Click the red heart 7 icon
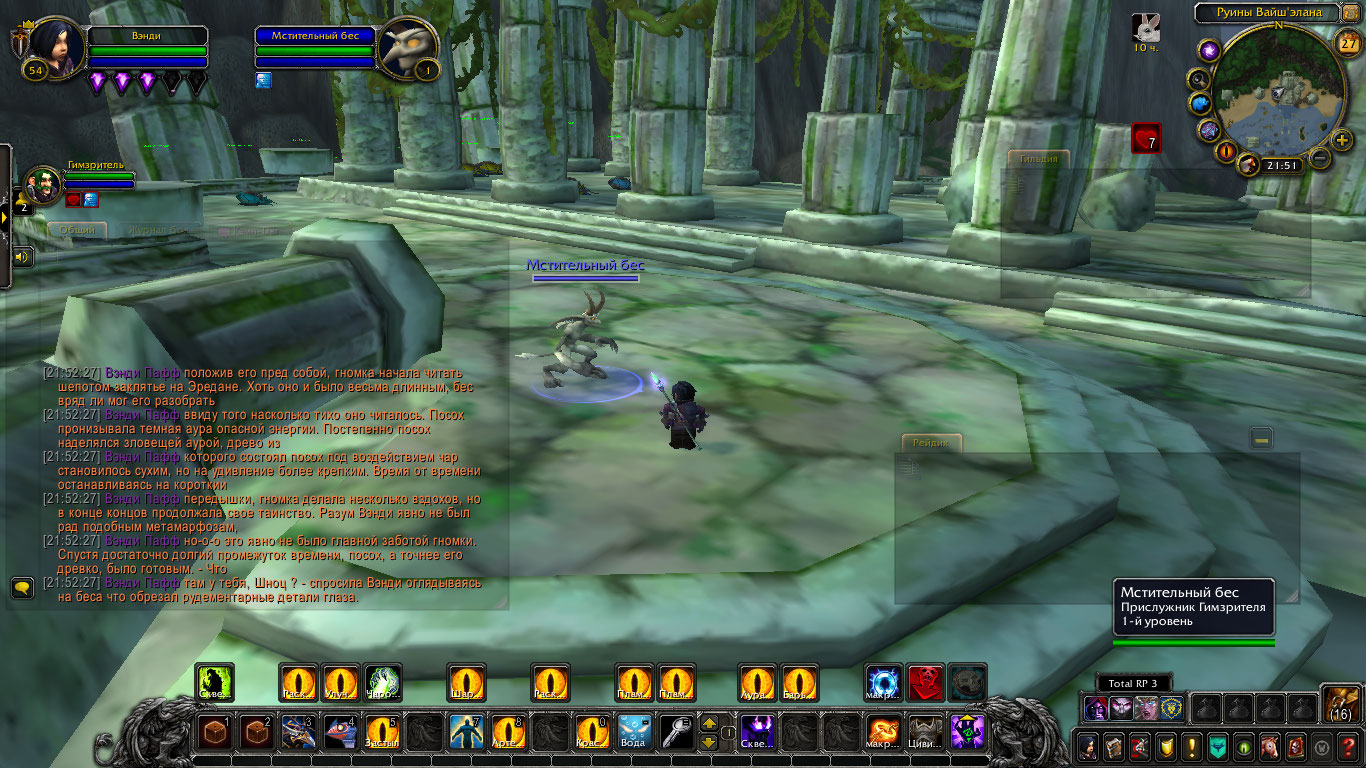The height and width of the screenshot is (768, 1366). [1146, 138]
